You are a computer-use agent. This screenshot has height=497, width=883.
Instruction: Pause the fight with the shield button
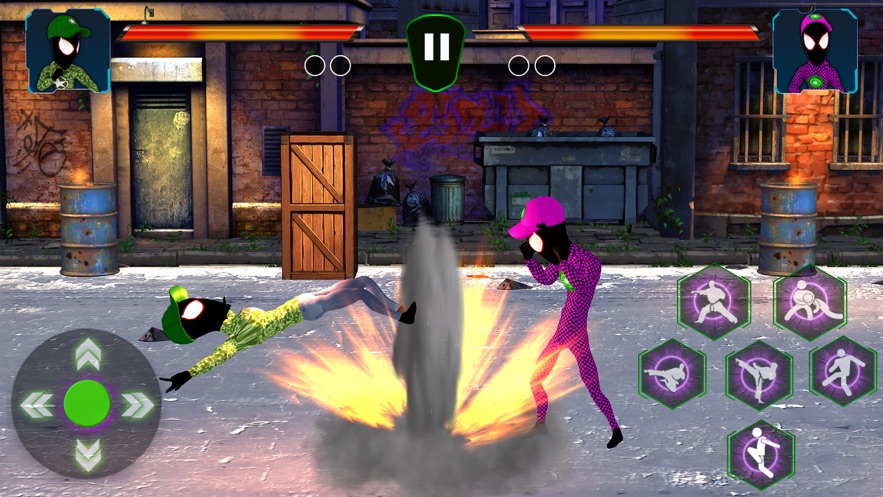[x=435, y=49]
